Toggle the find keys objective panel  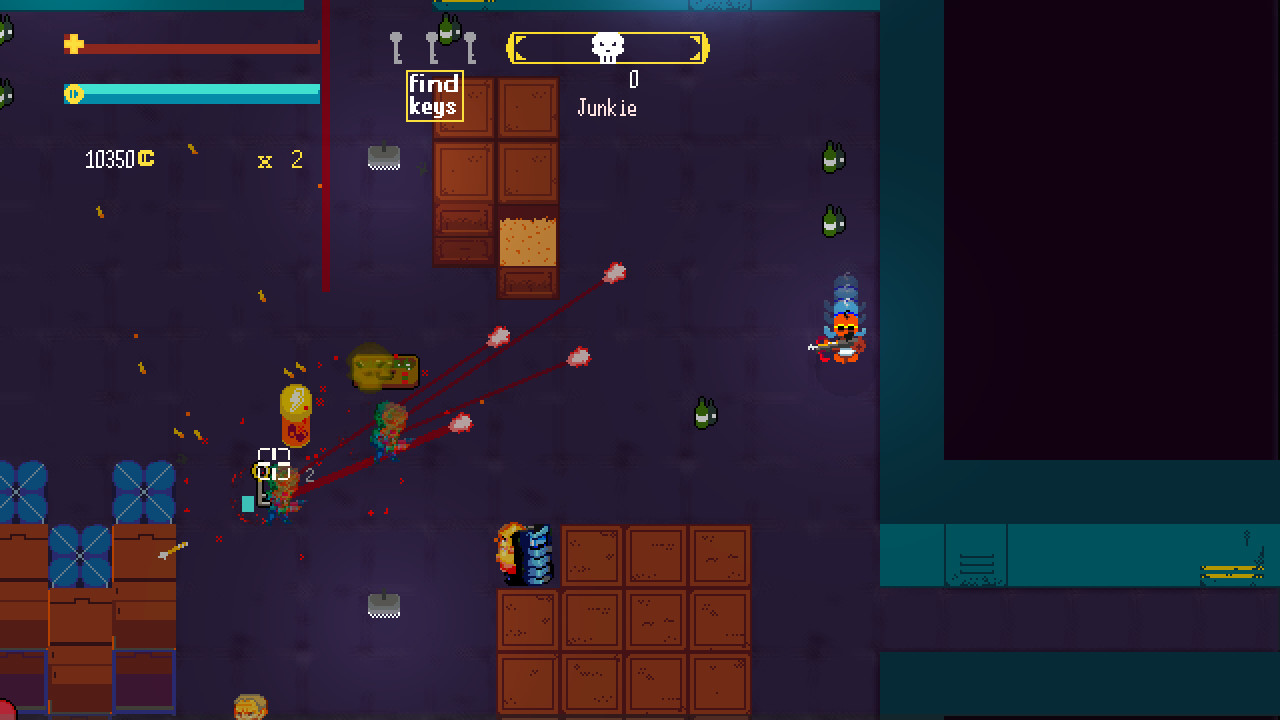[x=434, y=96]
